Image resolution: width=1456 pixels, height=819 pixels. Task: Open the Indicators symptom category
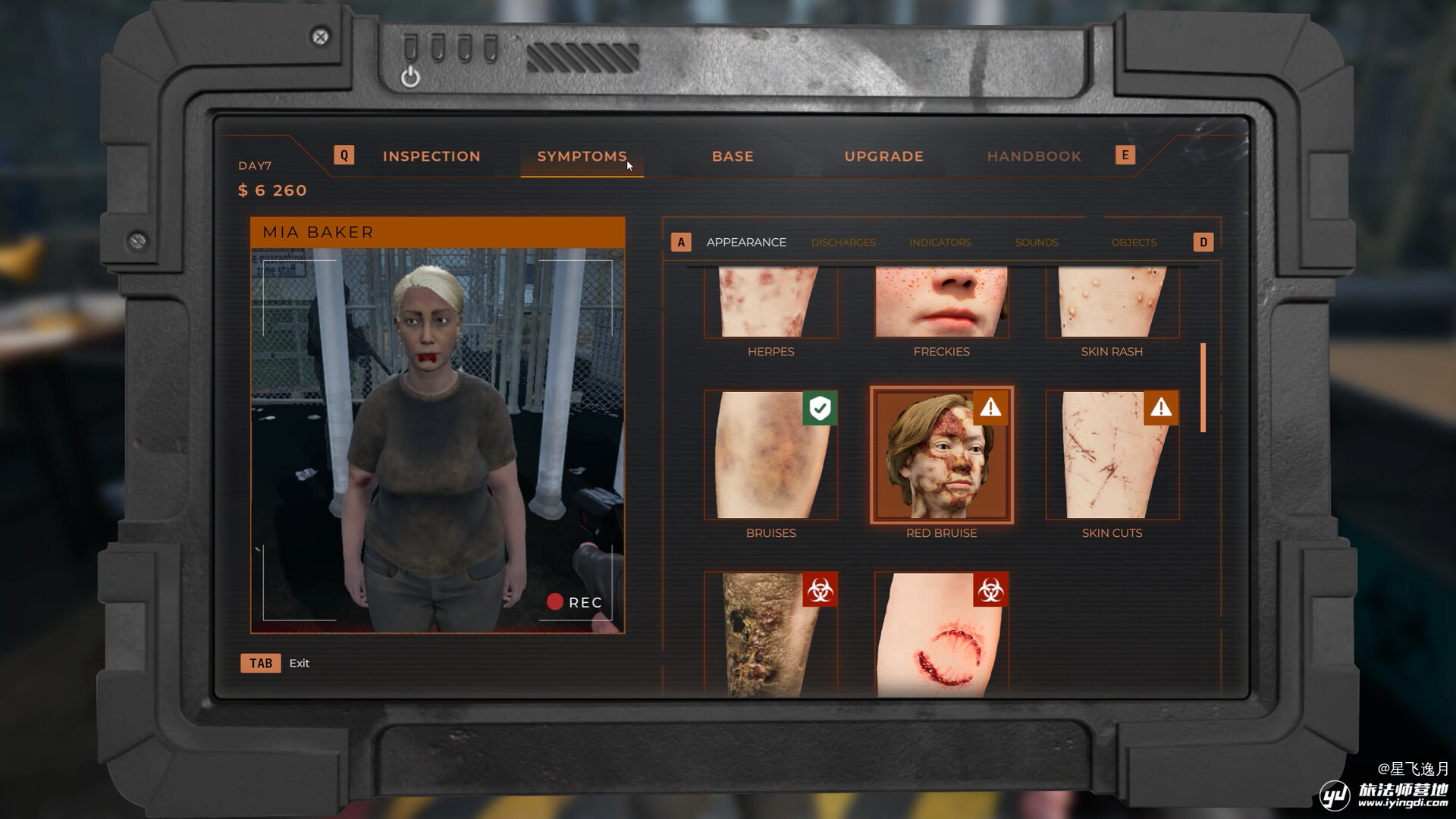940,243
